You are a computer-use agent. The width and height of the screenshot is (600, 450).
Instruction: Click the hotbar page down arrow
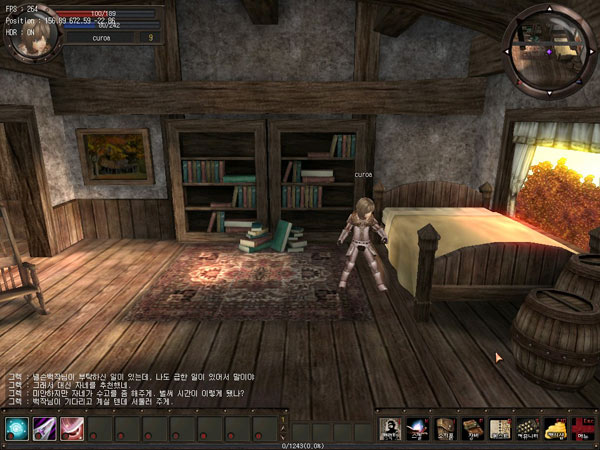click(283, 436)
